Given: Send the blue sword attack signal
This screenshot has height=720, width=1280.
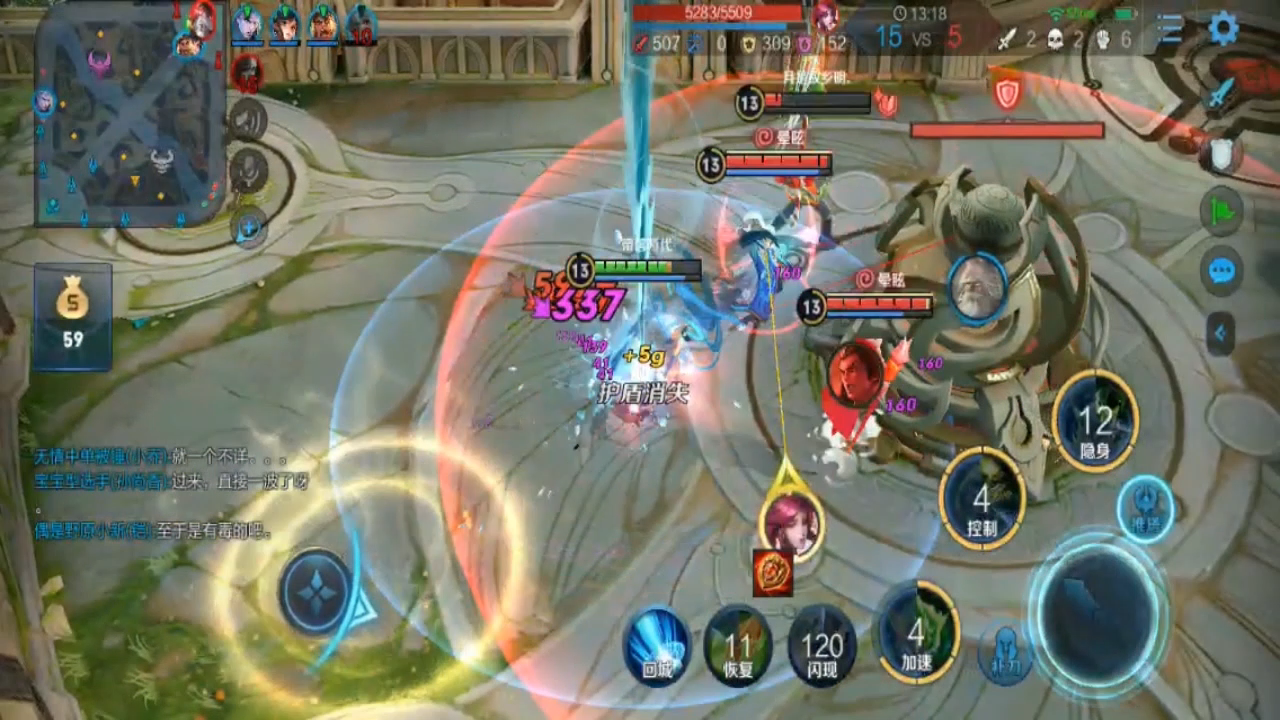Looking at the screenshot, I should coord(1220,97).
